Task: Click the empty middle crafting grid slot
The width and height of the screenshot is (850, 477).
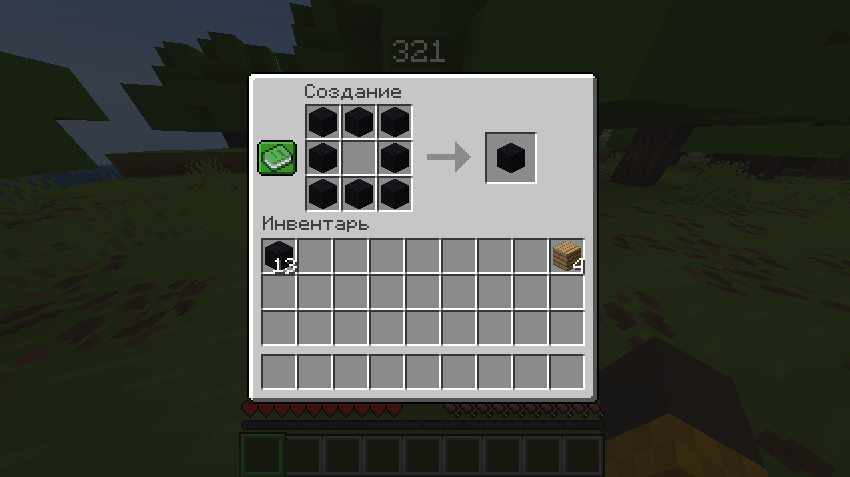Action: 358,157
